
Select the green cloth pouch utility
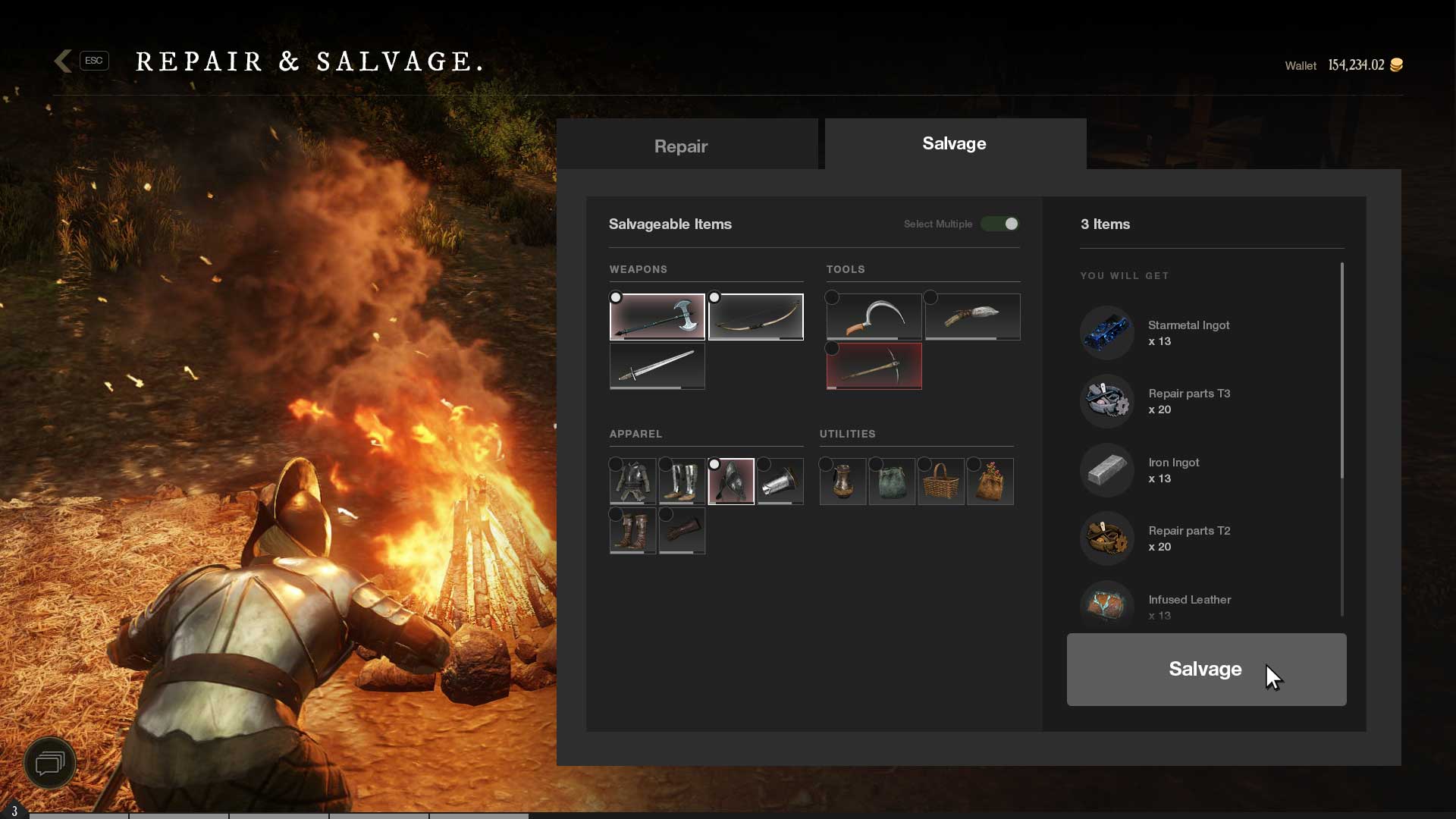(892, 482)
